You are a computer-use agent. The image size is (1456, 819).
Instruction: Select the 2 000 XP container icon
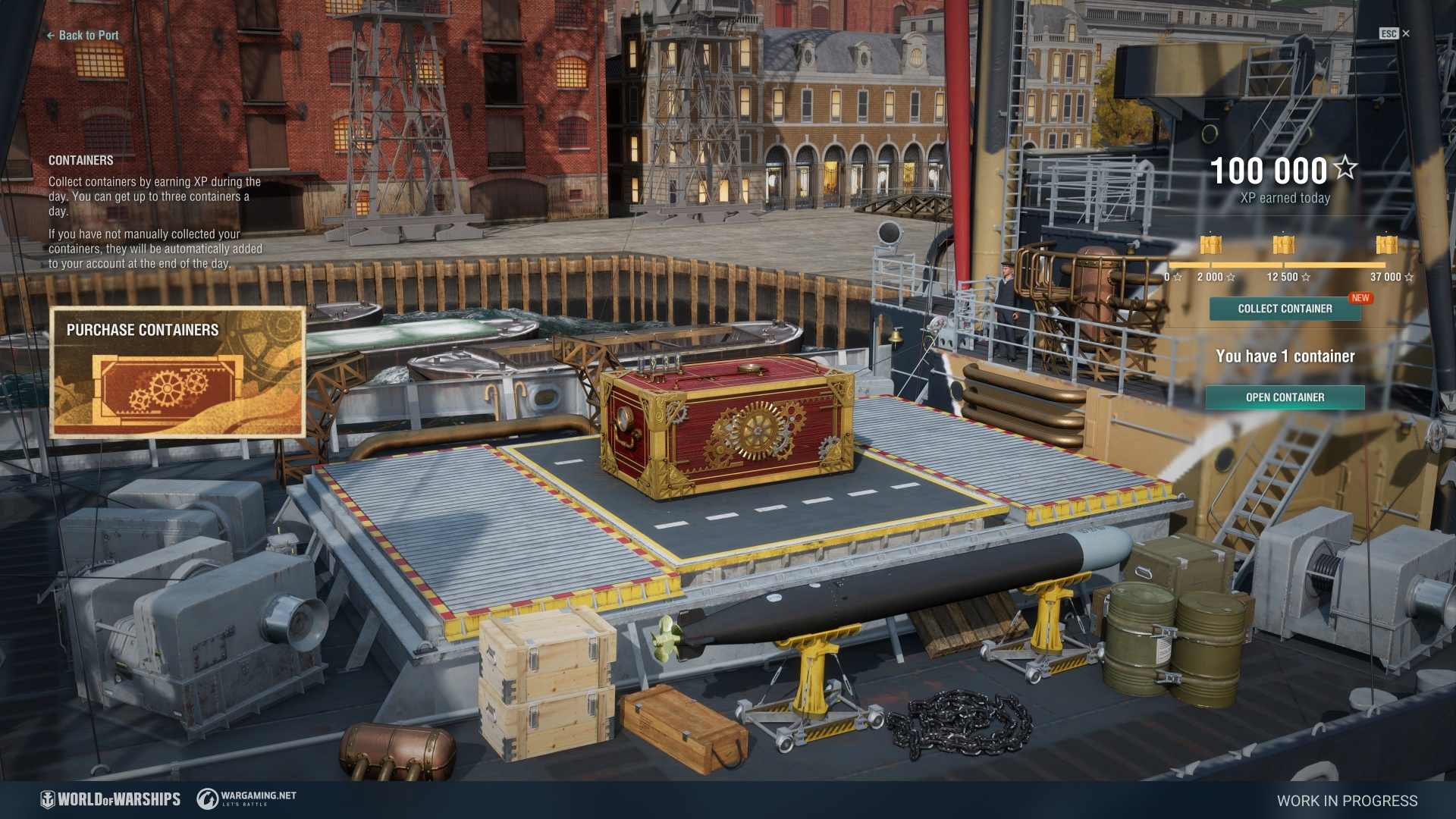click(x=1211, y=245)
